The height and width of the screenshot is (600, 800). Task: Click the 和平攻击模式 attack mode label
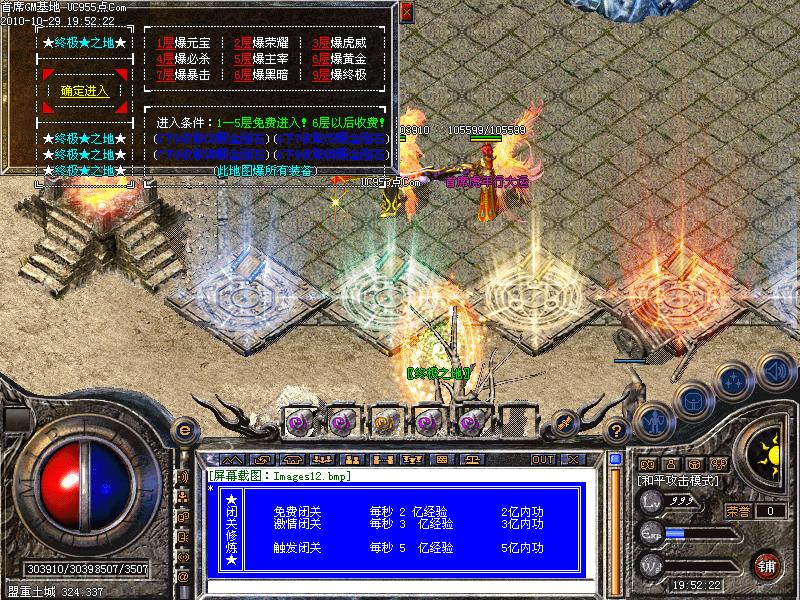click(x=679, y=481)
